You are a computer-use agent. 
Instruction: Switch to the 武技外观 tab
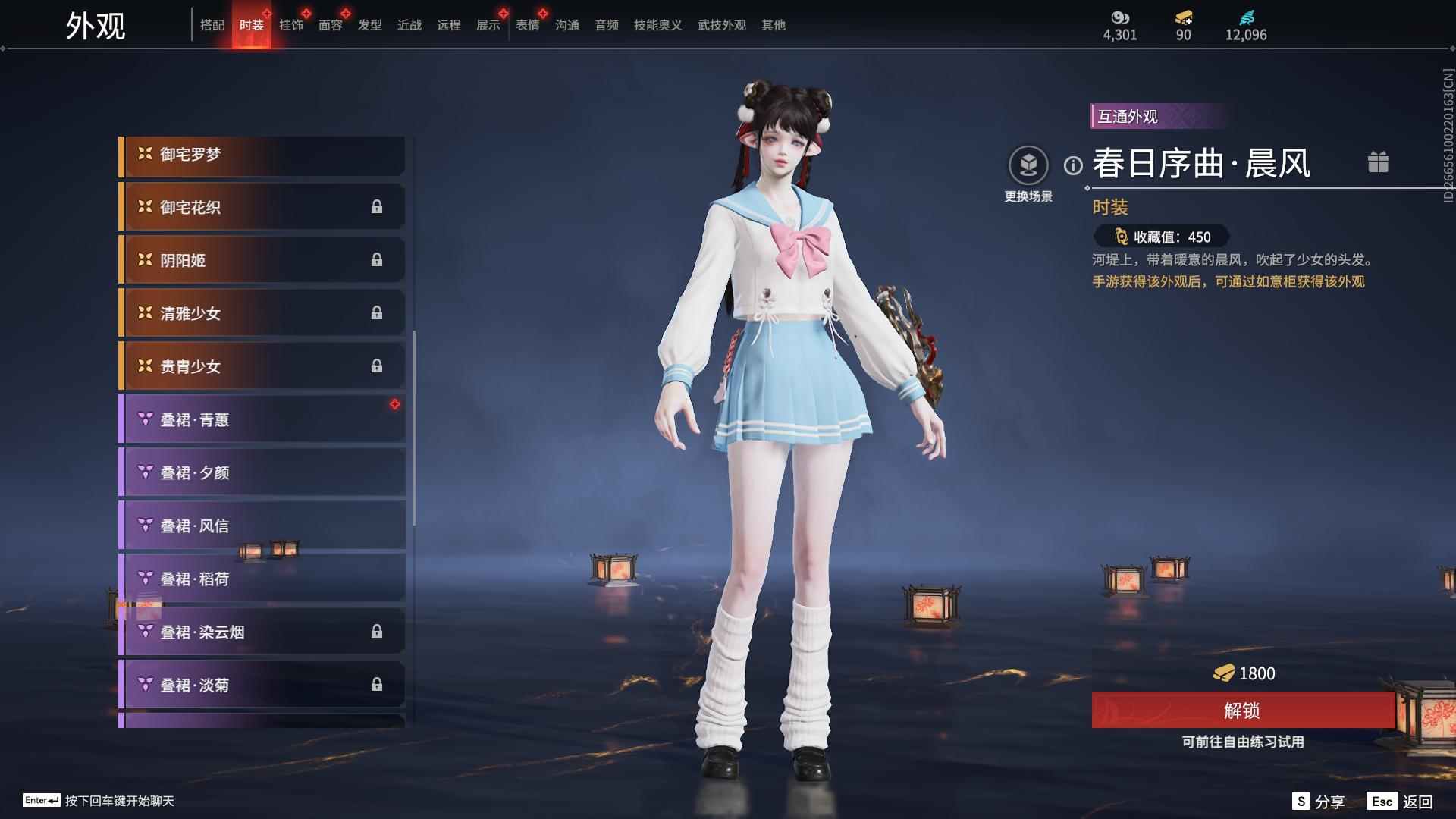[x=720, y=25]
